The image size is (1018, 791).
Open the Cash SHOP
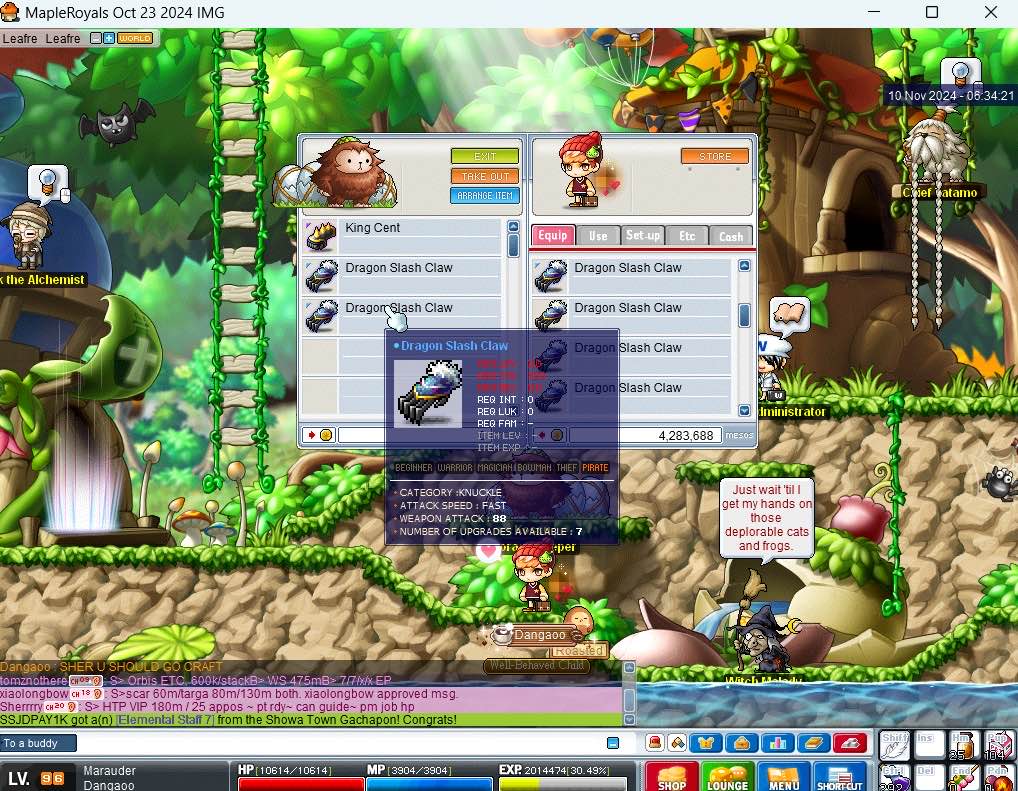tap(671, 777)
